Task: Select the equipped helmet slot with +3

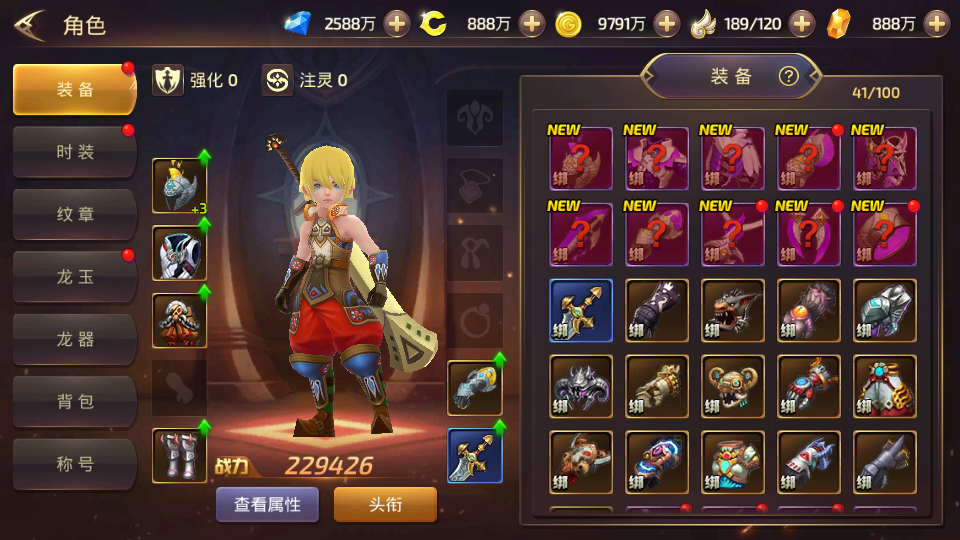Action: click(x=179, y=186)
